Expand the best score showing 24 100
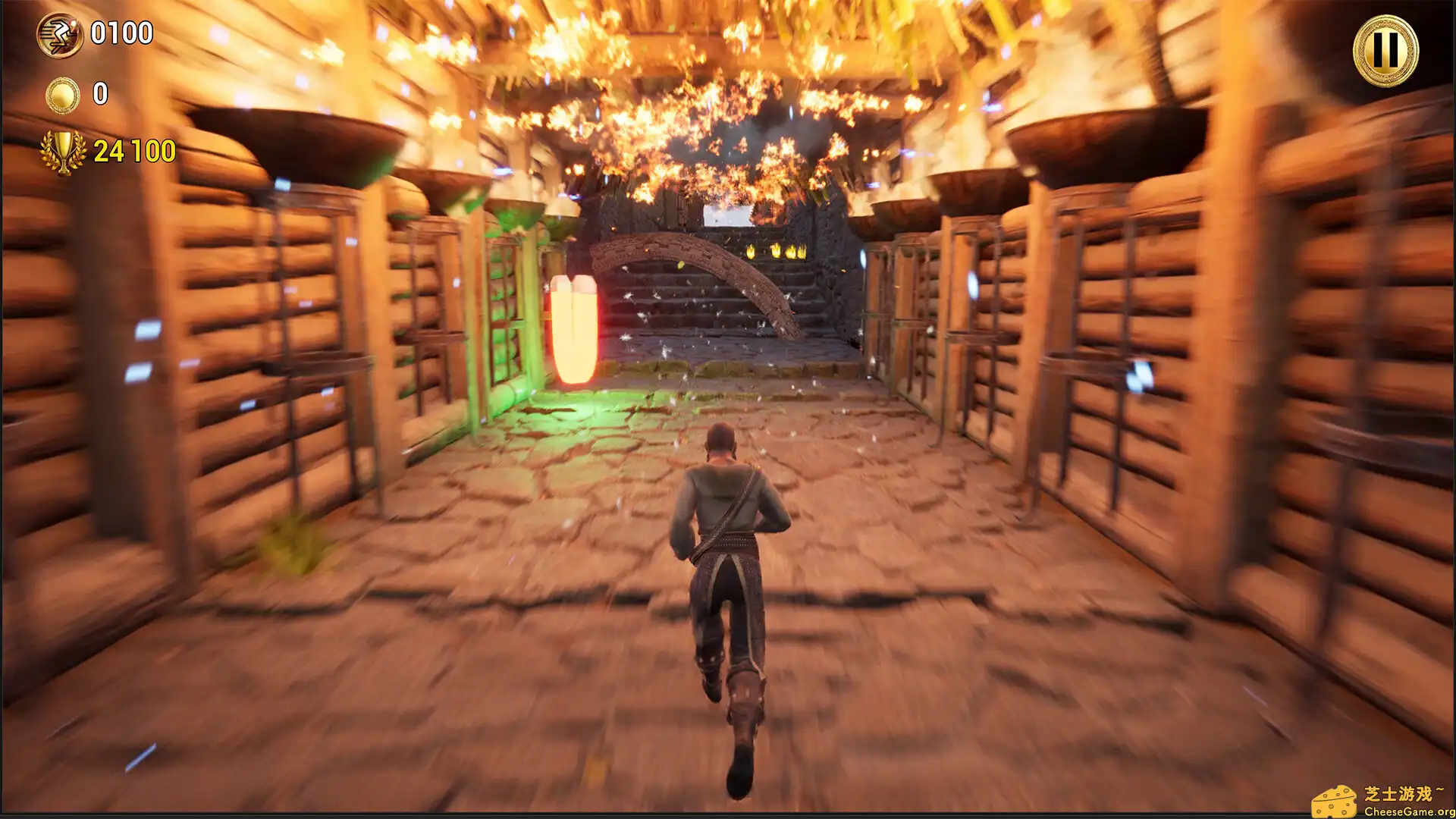 coord(133,149)
